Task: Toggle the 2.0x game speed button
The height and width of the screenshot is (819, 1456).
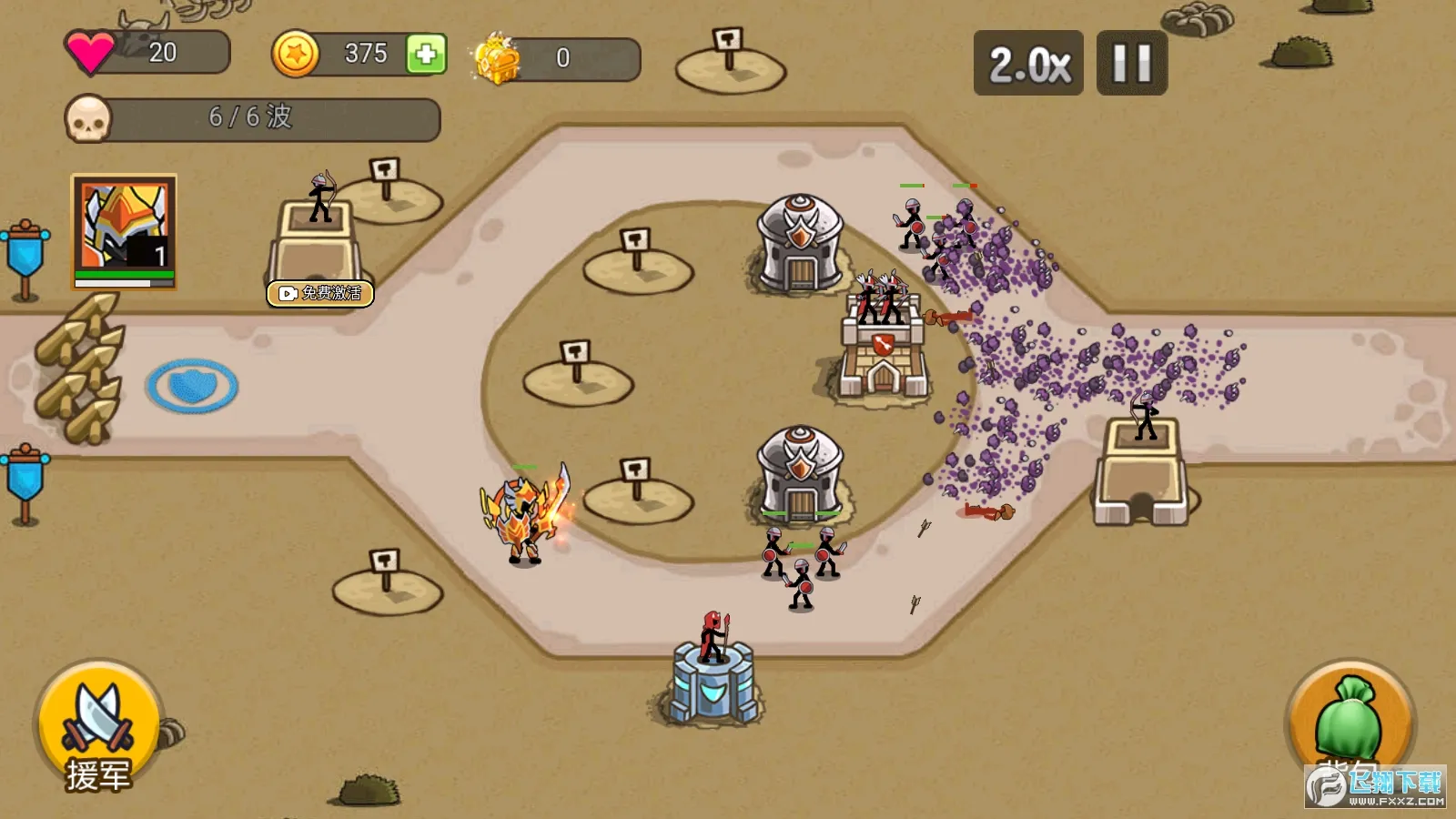Action: click(x=1028, y=64)
